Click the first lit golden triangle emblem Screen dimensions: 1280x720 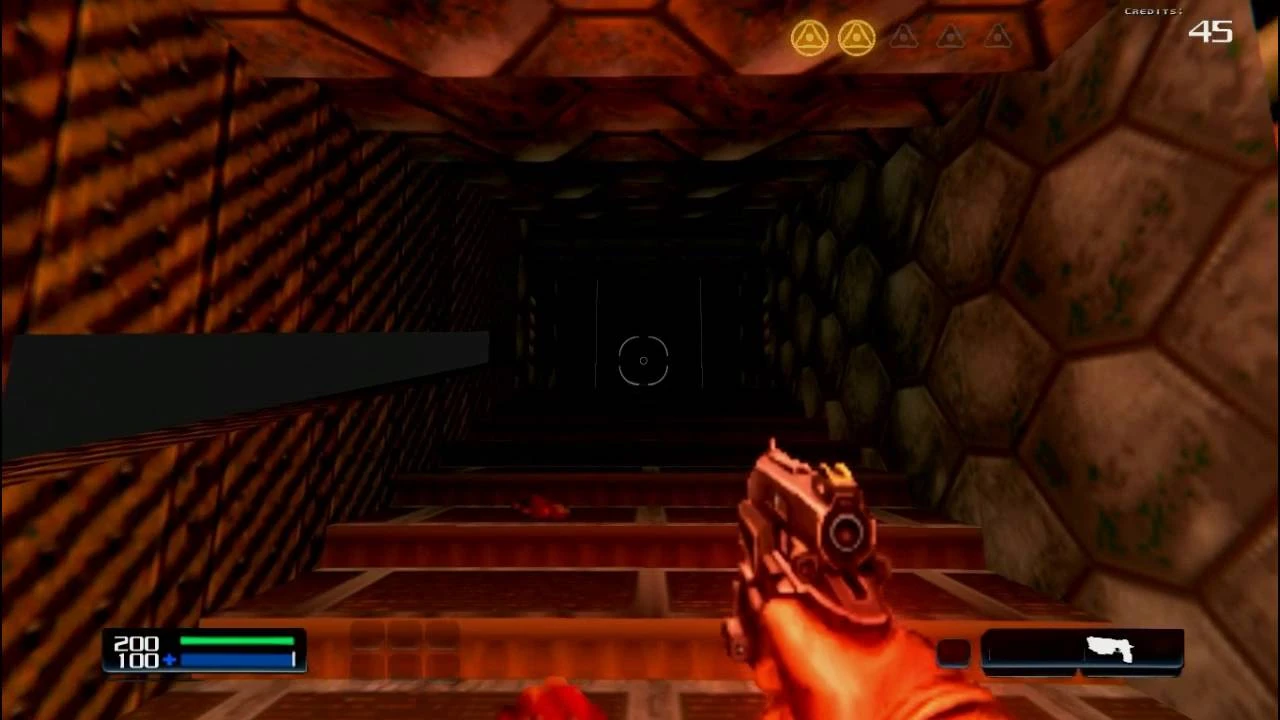[x=810, y=36]
